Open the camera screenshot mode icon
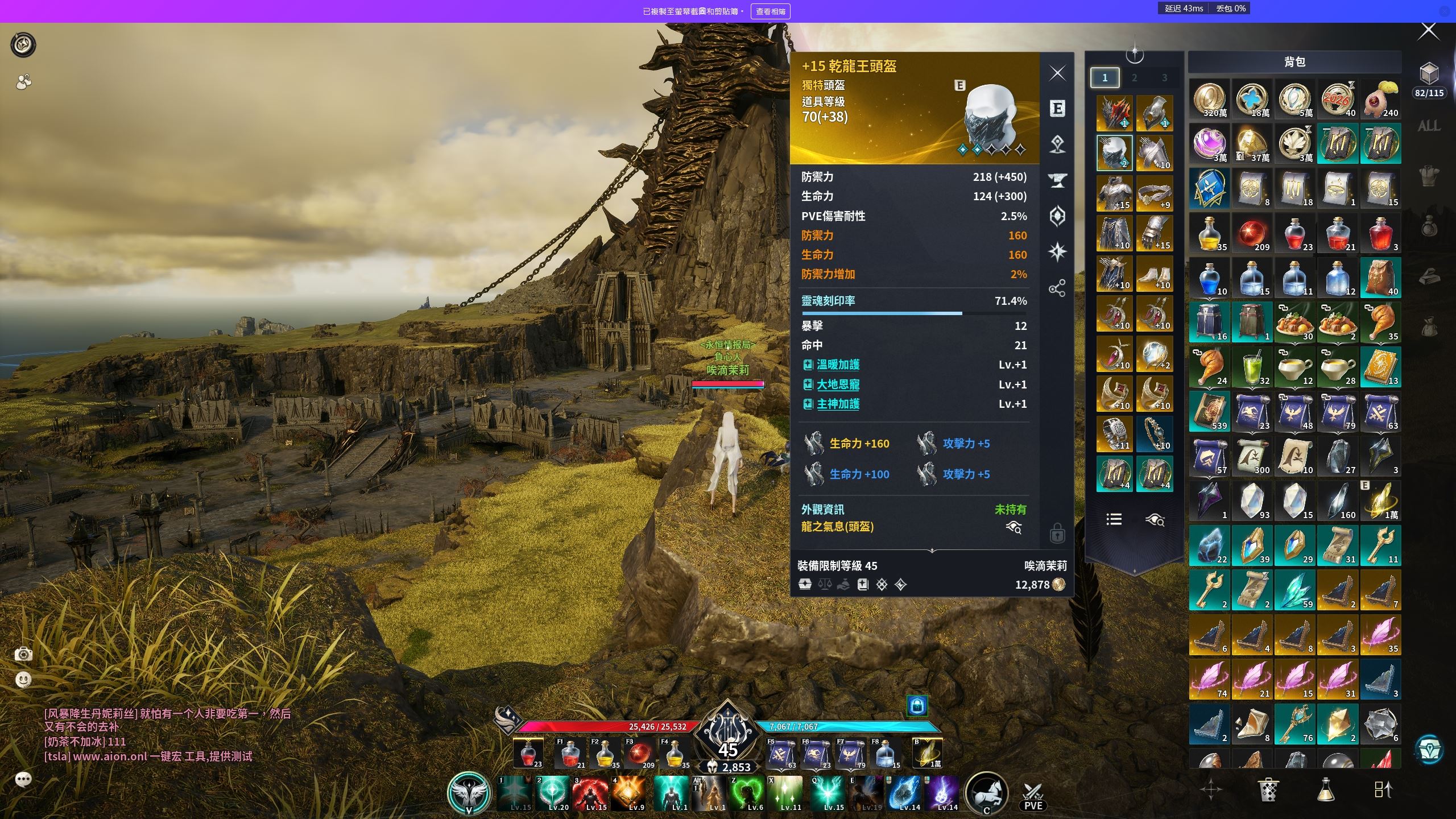The height and width of the screenshot is (819, 1456). 23,654
